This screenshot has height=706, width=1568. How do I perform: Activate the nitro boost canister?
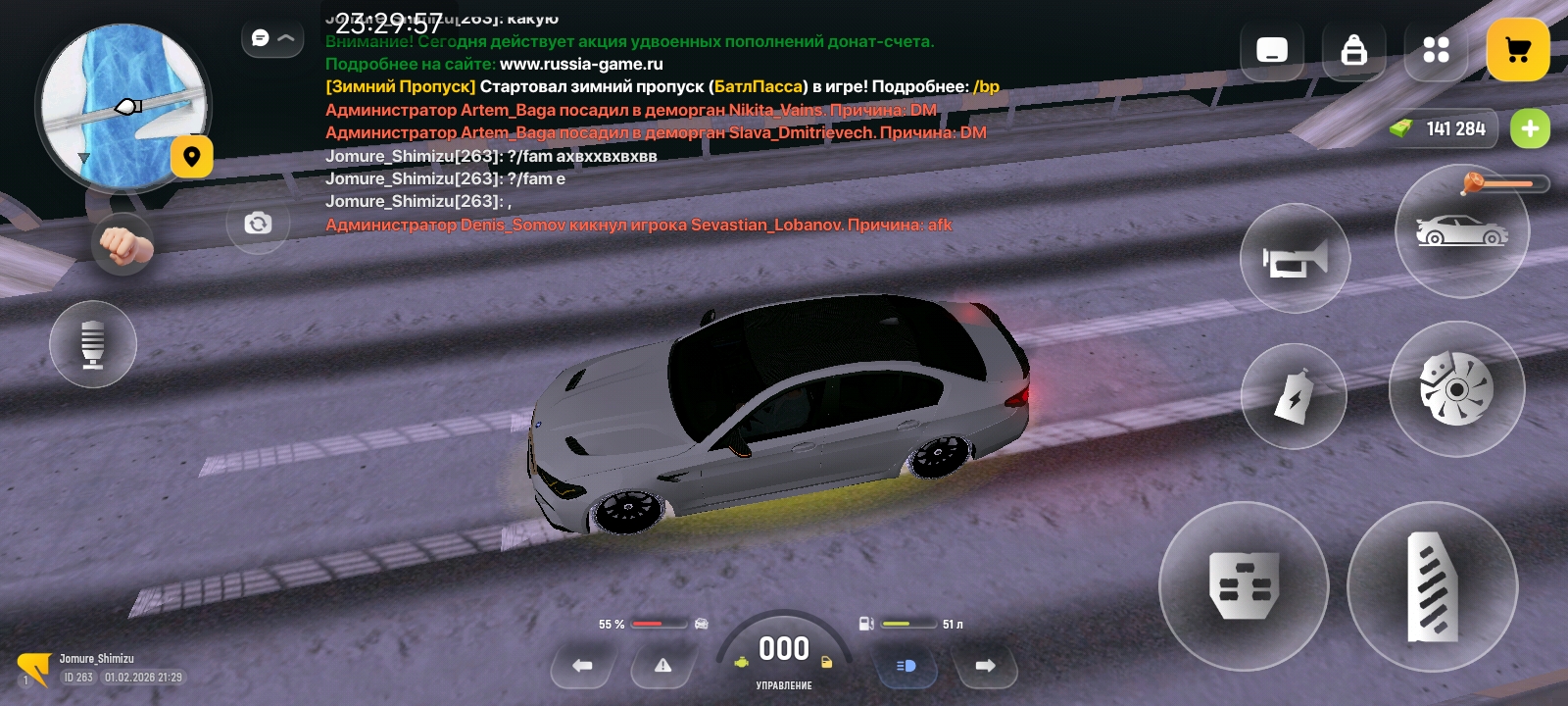pyautogui.click(x=1294, y=397)
